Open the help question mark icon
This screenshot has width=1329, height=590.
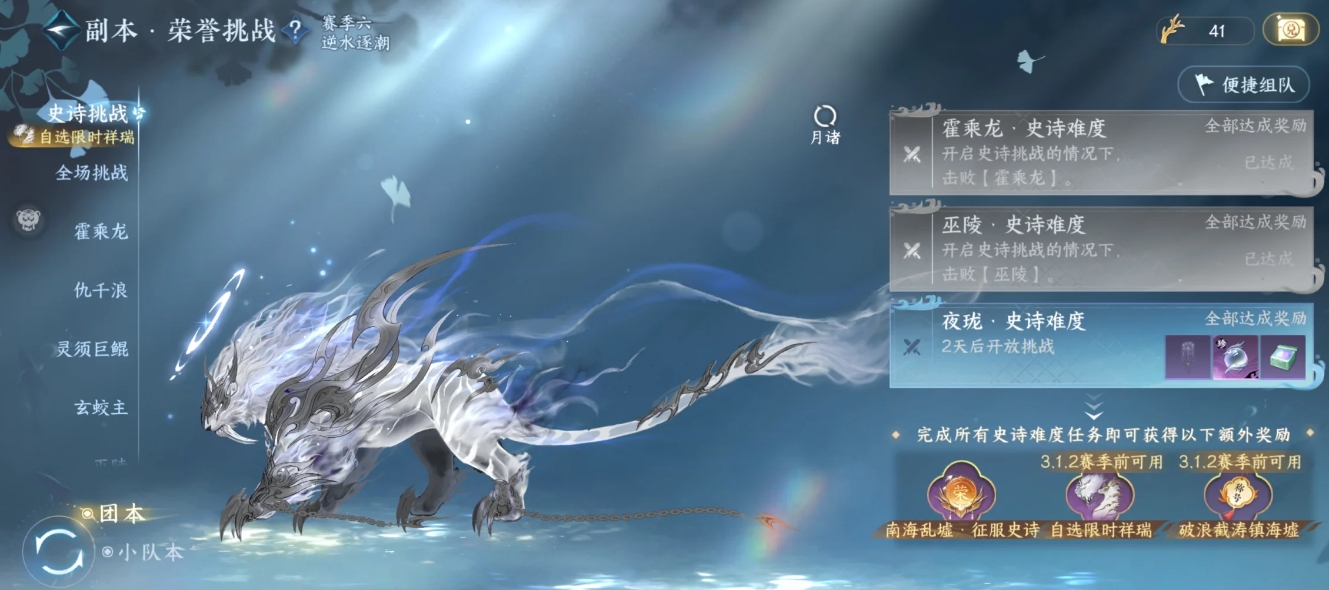coord(294,31)
